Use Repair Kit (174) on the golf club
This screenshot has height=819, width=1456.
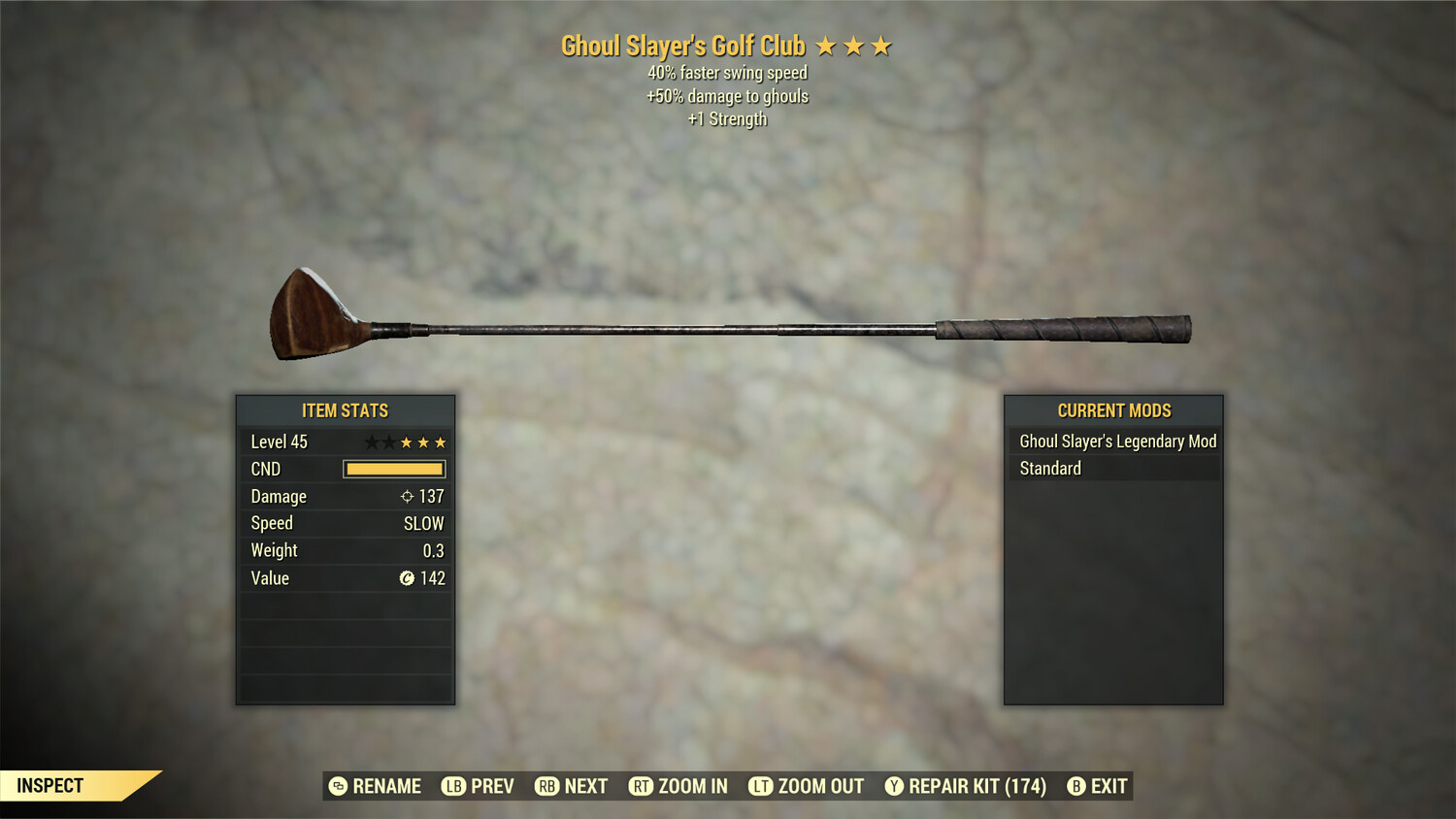[966, 786]
